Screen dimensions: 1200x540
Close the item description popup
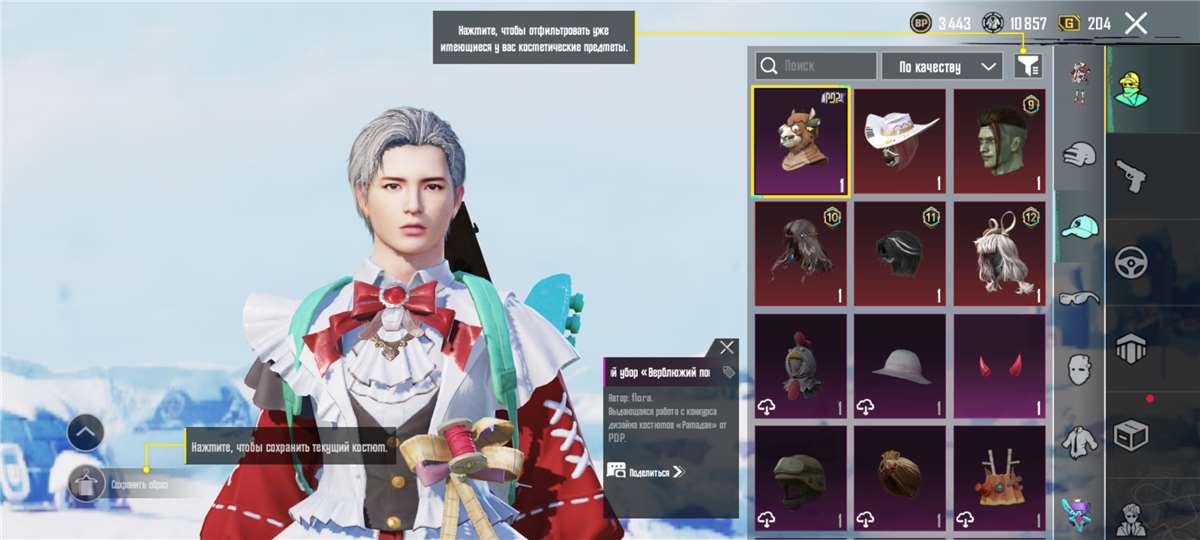coord(727,348)
